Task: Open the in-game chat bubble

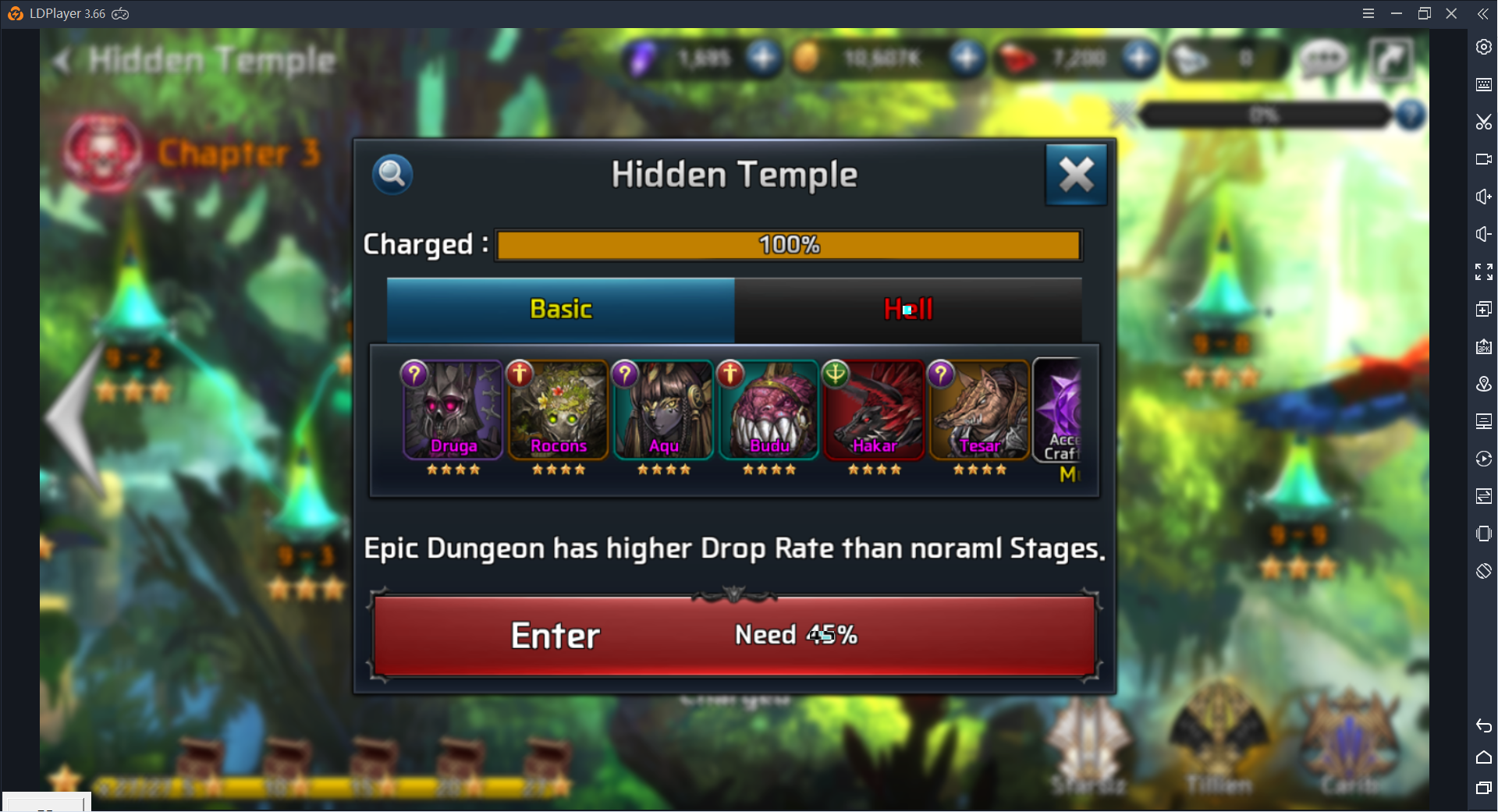Action: tap(1324, 59)
